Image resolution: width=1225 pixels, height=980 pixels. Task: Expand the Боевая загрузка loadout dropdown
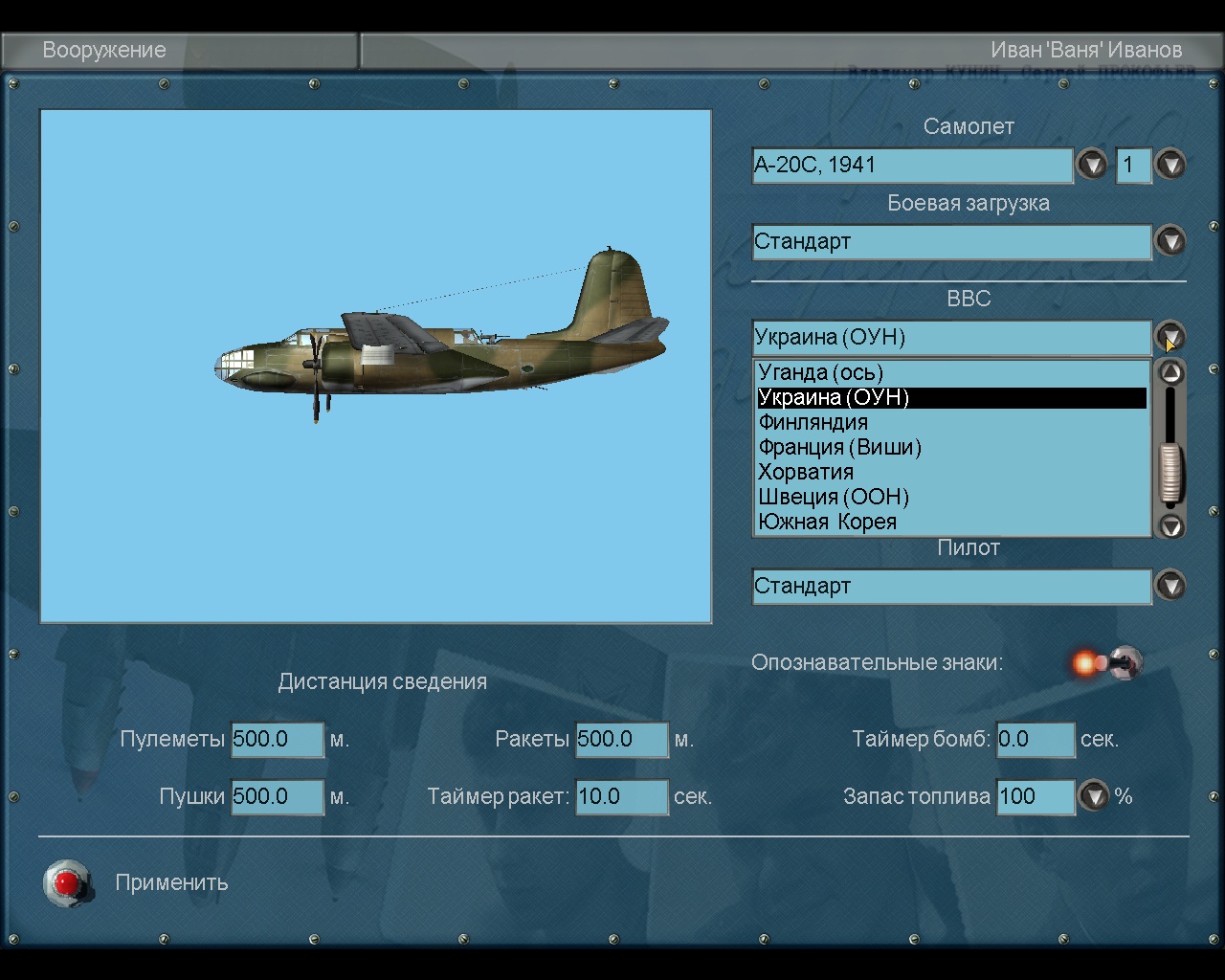[1170, 241]
